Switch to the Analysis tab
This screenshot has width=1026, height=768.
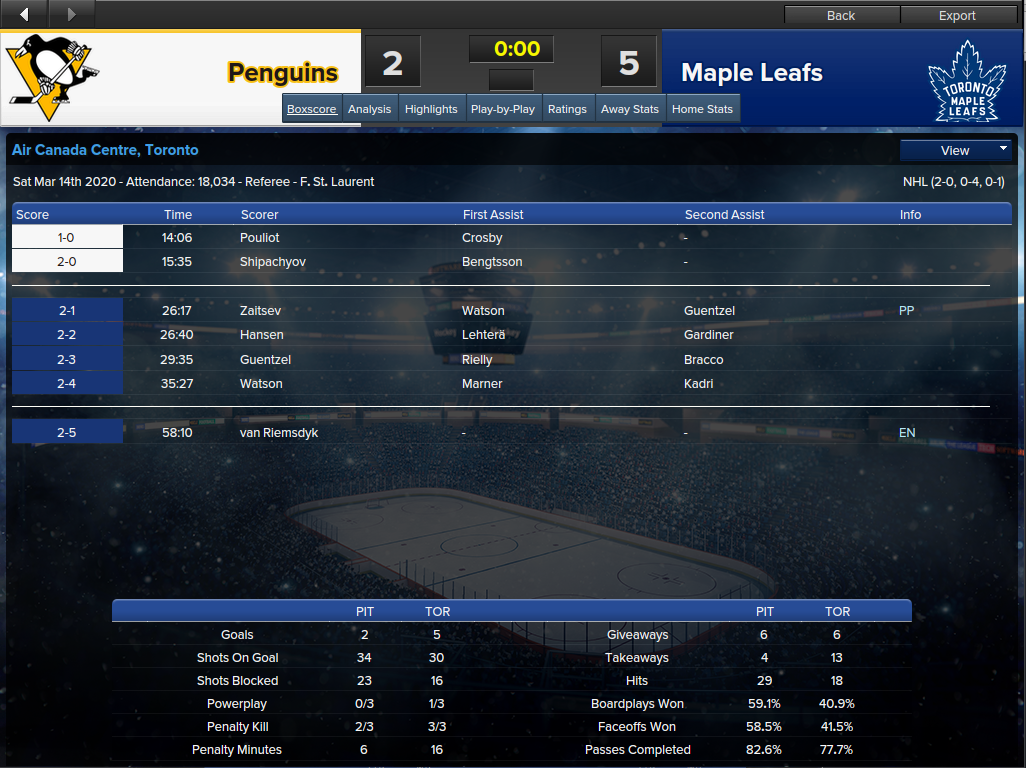click(369, 109)
